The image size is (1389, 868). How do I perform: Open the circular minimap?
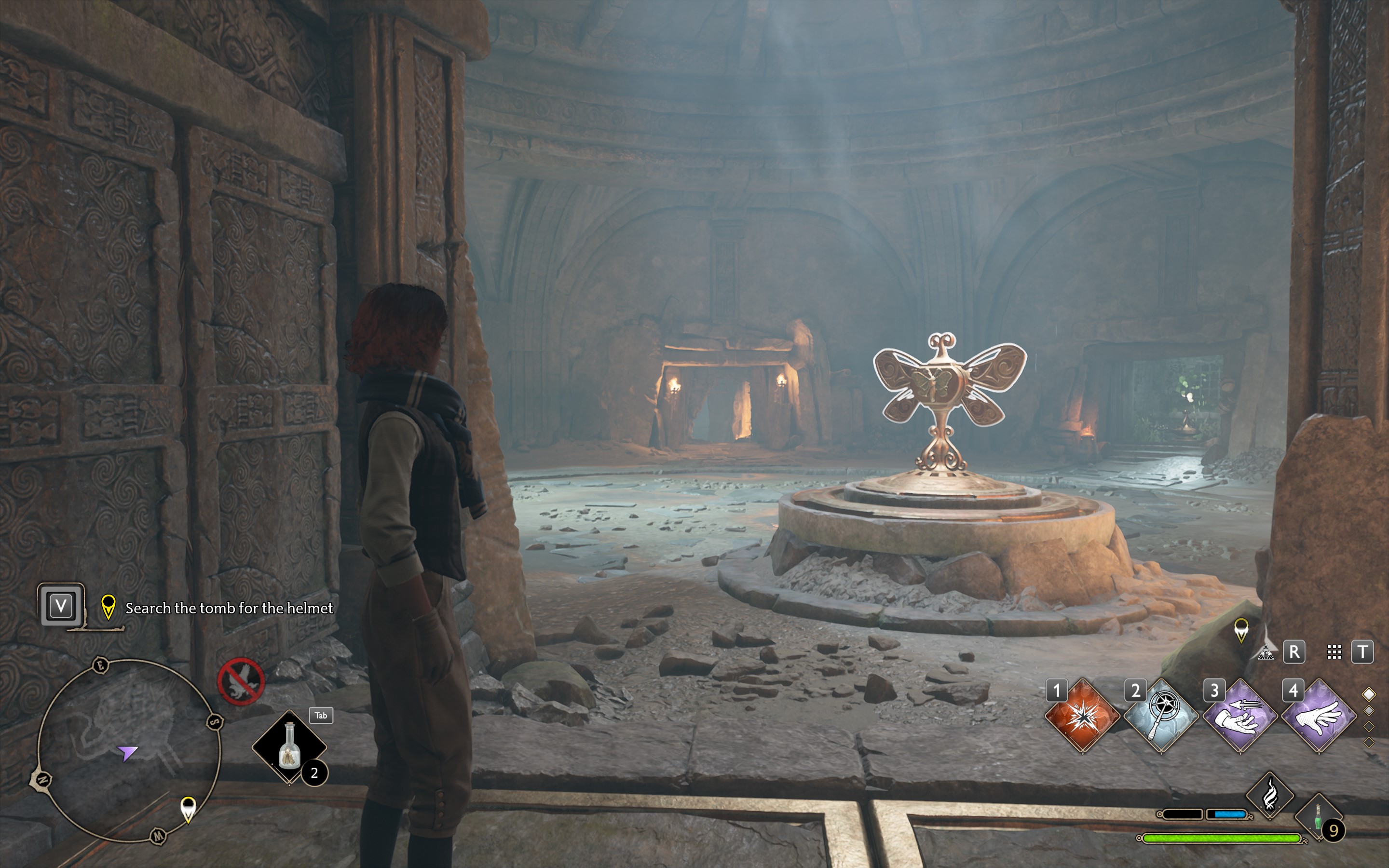click(x=129, y=750)
